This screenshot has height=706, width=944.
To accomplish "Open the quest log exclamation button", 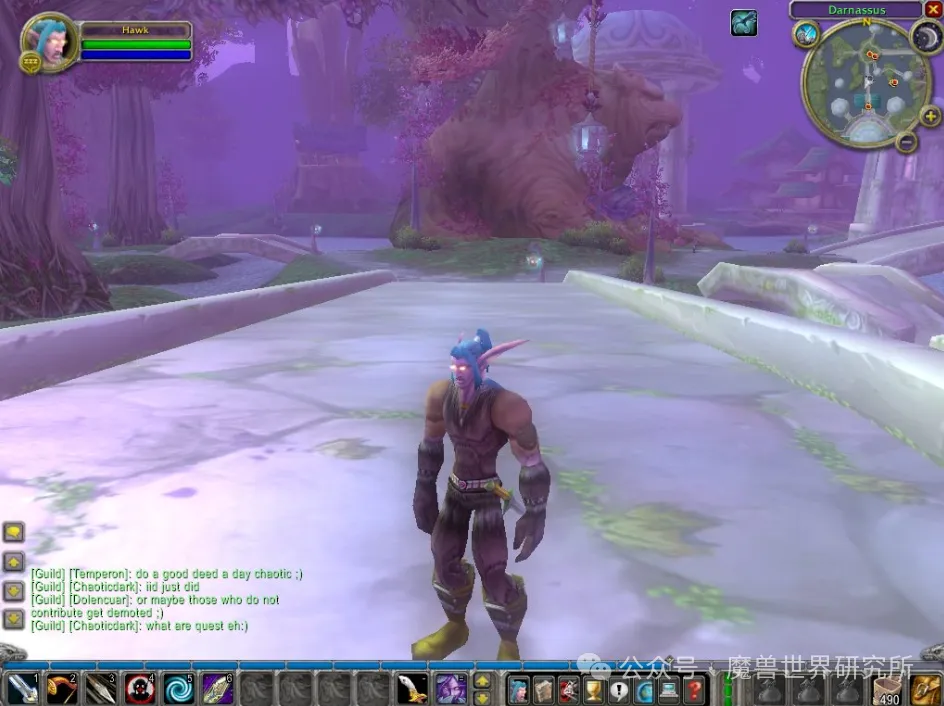I will point(619,689).
